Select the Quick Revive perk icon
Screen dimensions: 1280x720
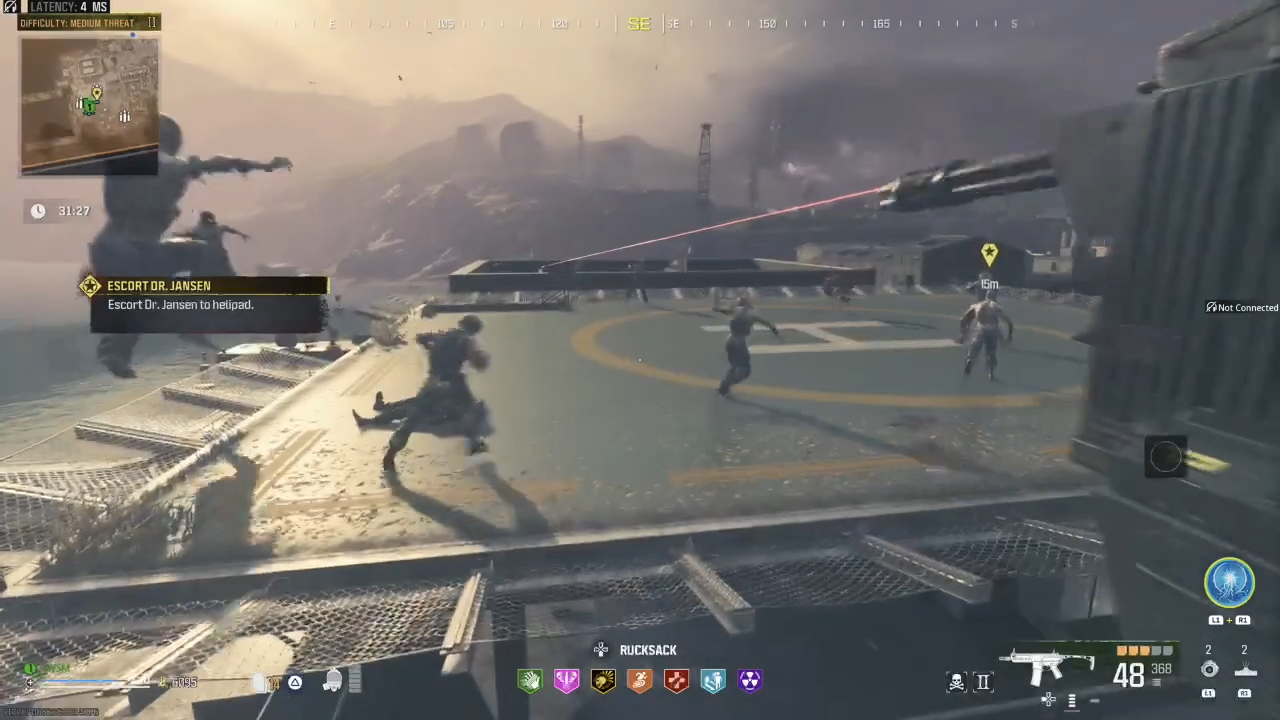tap(713, 681)
